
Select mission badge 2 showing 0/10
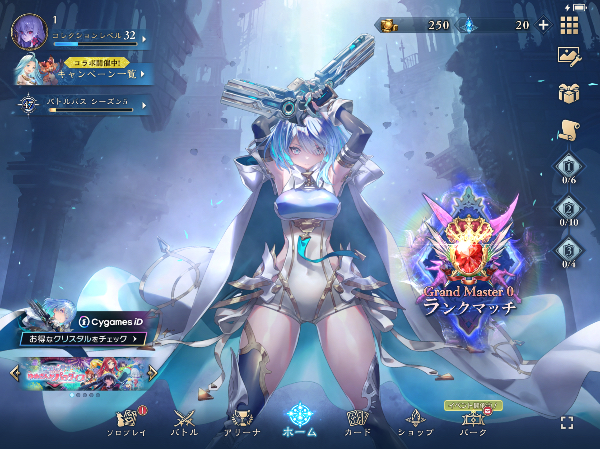pos(569,213)
